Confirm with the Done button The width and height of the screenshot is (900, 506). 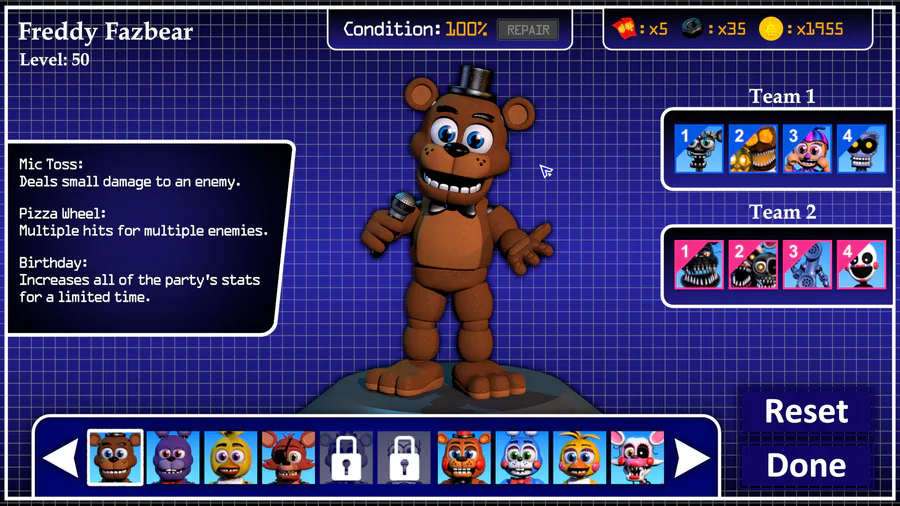click(x=806, y=465)
